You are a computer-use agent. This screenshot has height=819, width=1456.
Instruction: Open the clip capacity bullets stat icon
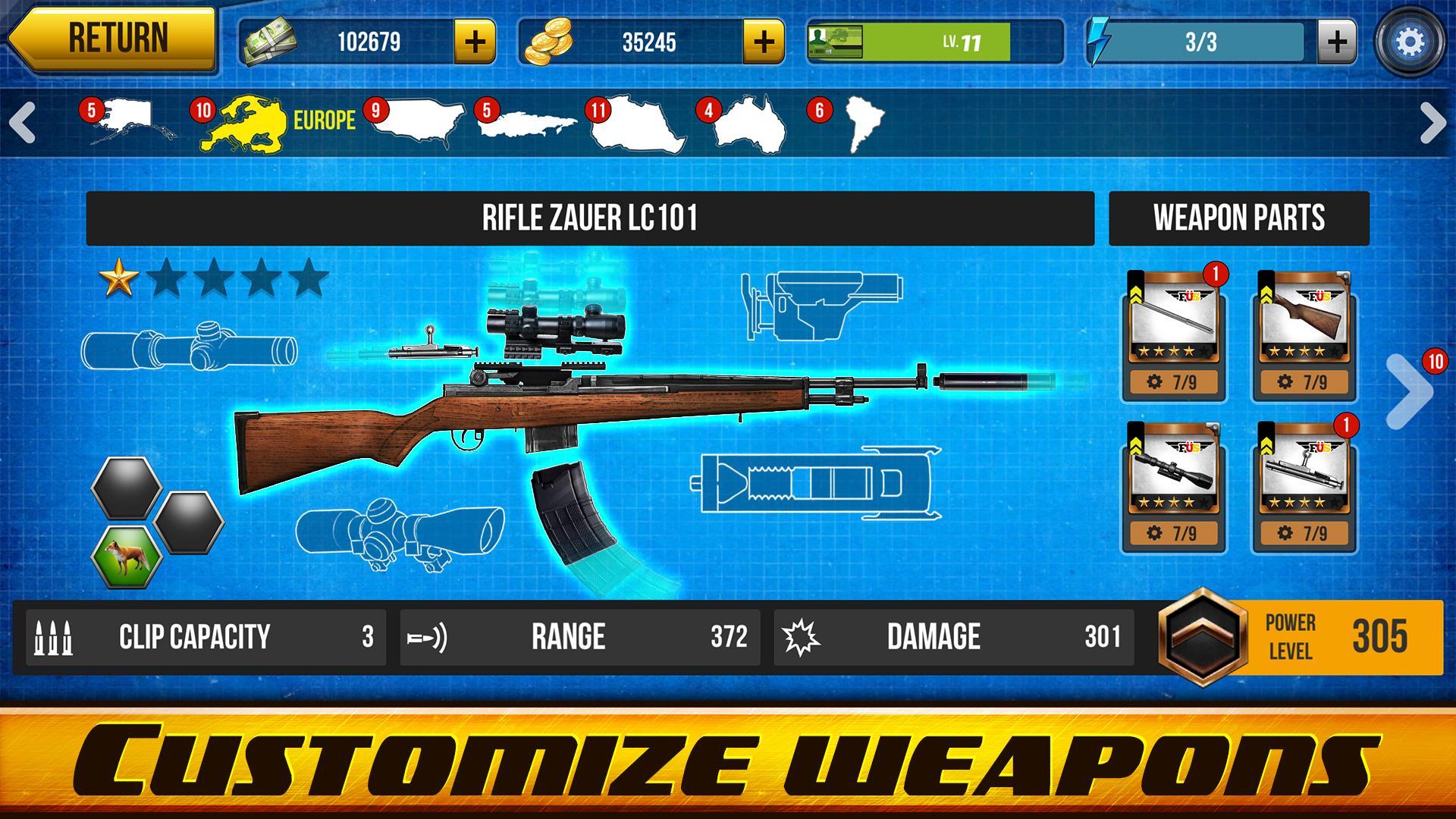click(x=55, y=637)
